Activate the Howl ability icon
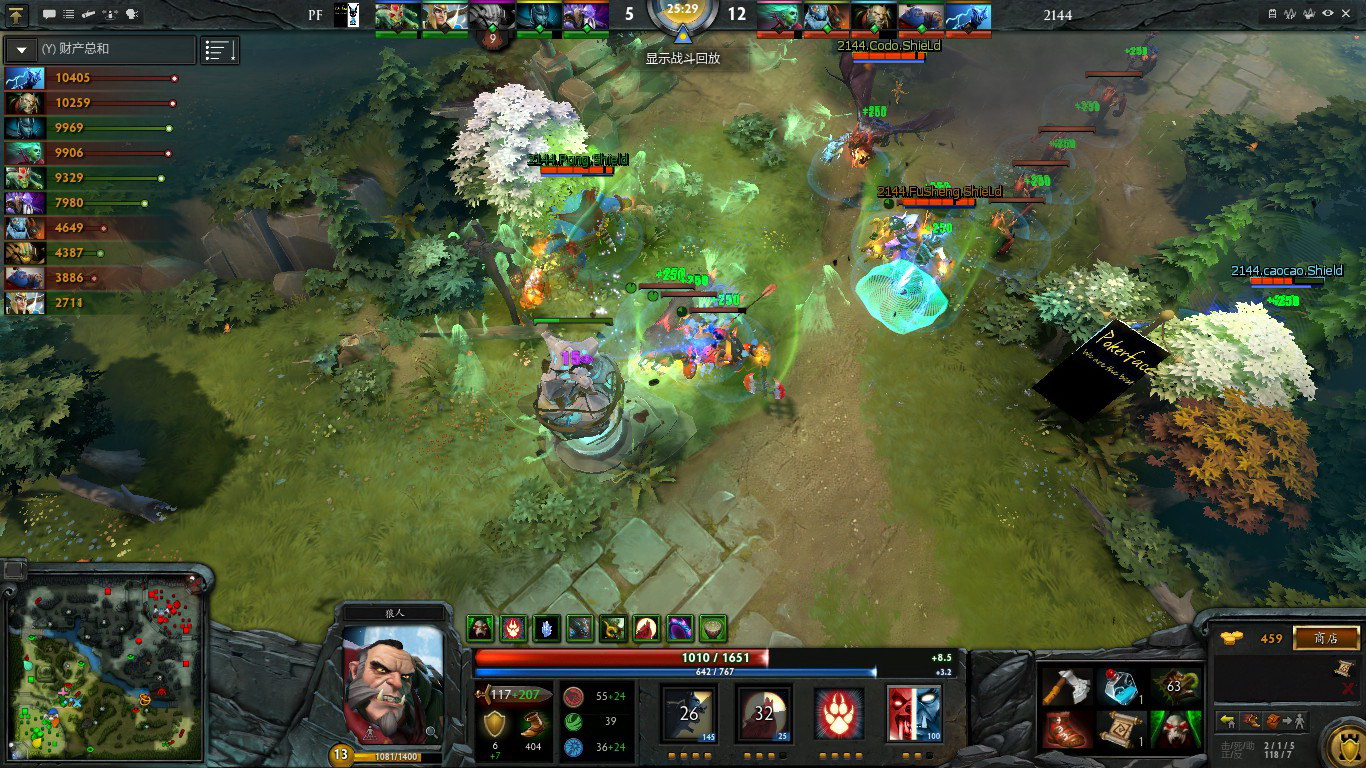 [x=764, y=713]
